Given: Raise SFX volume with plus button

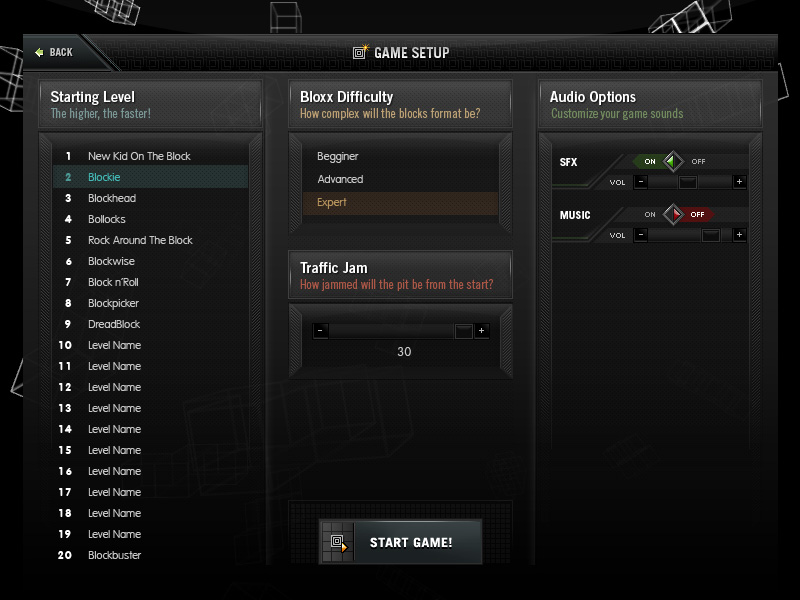Looking at the screenshot, I should click(x=739, y=182).
